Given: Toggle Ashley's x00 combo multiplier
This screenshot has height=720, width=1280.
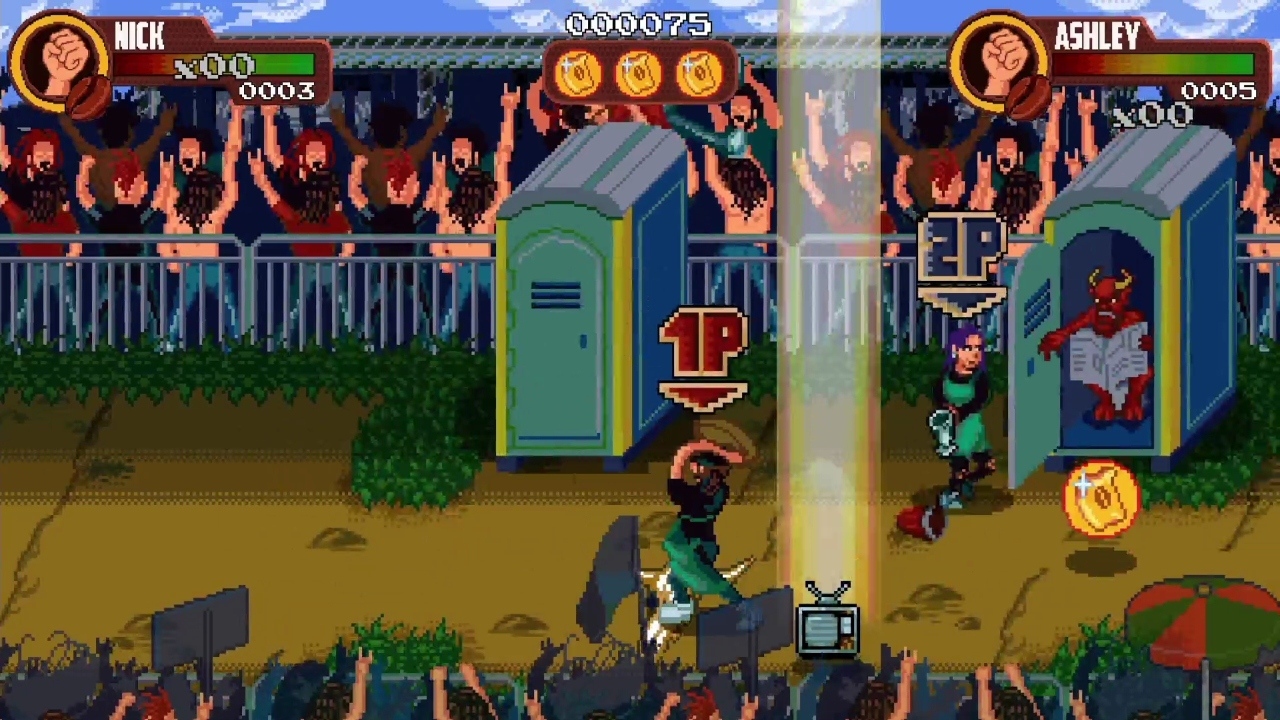Looking at the screenshot, I should pos(1150,115).
